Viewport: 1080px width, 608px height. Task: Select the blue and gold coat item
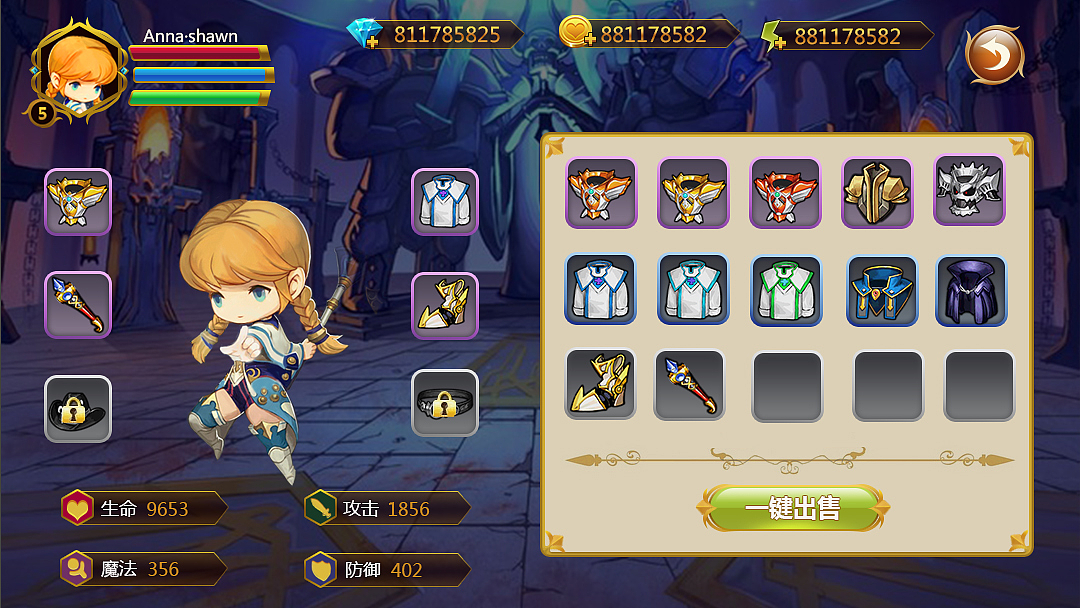[x=881, y=291]
